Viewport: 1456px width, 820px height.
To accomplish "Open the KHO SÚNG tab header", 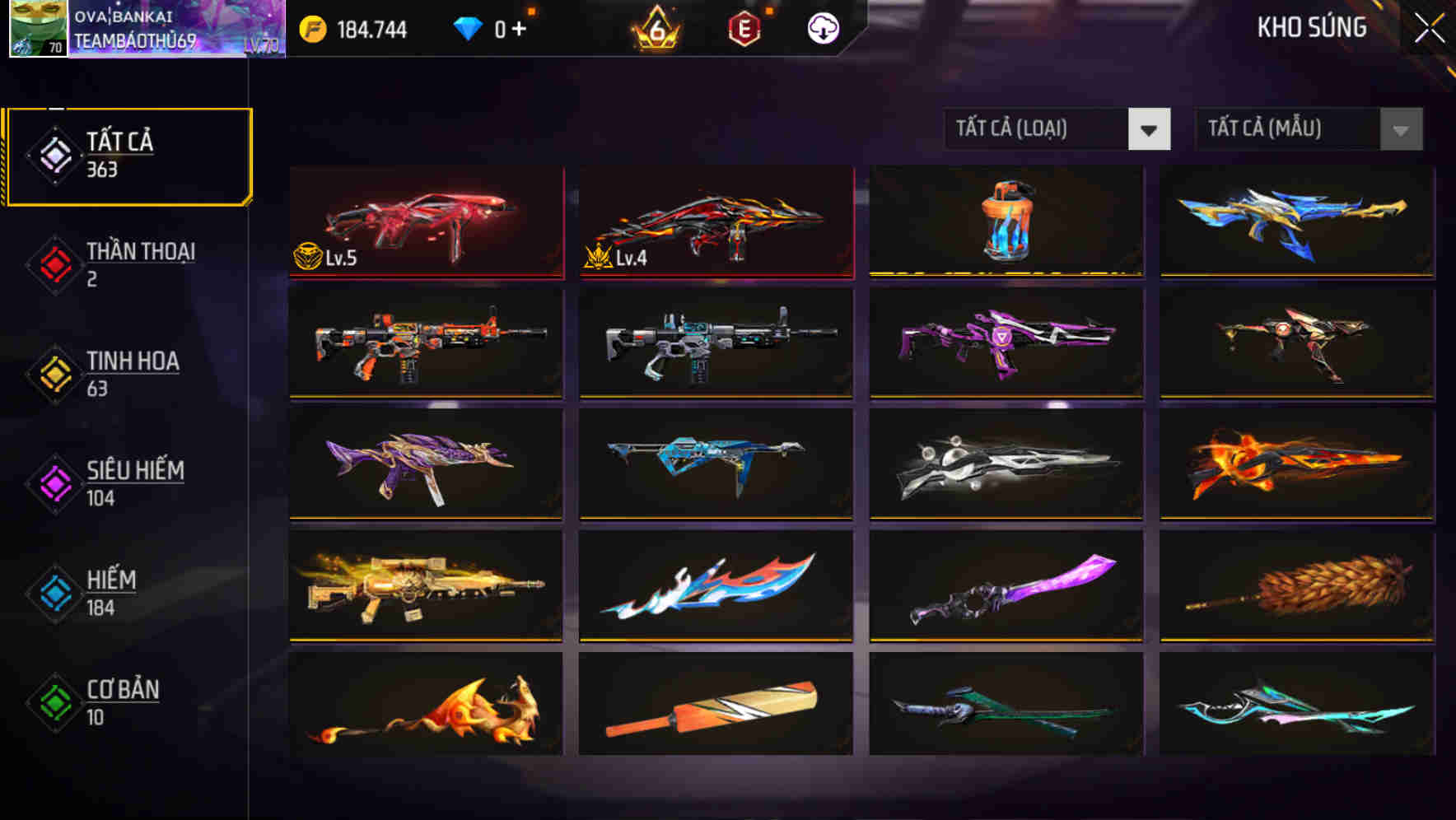I will click(x=1312, y=27).
